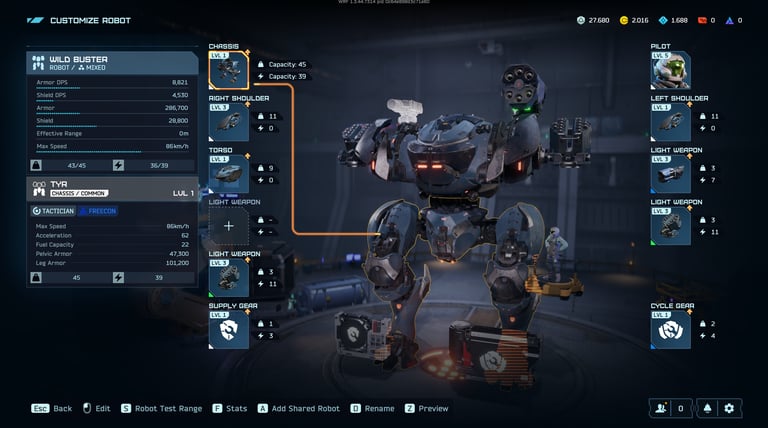768x428 pixels.
Task: Open the Right Shoulder part slot
Action: (x=228, y=122)
